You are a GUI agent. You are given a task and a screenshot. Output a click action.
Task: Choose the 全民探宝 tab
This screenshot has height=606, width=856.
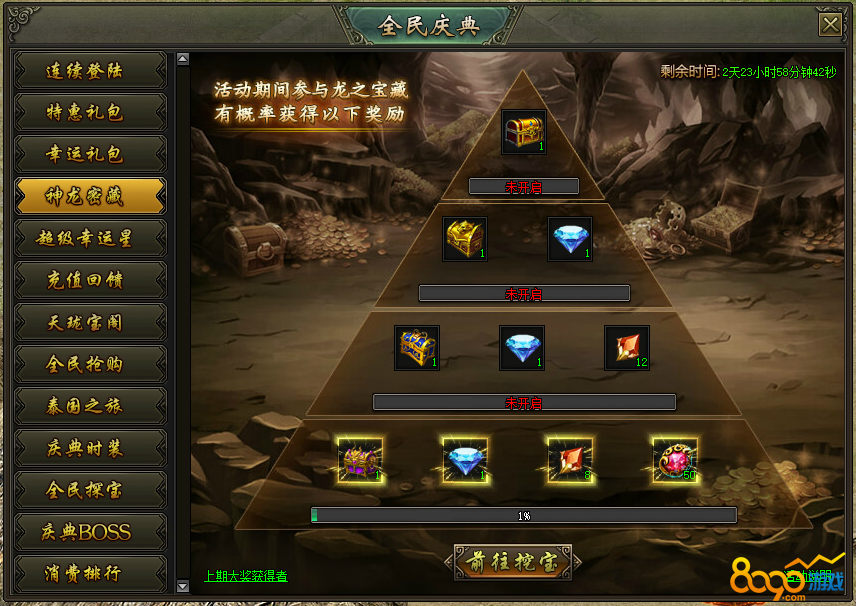(x=90, y=491)
